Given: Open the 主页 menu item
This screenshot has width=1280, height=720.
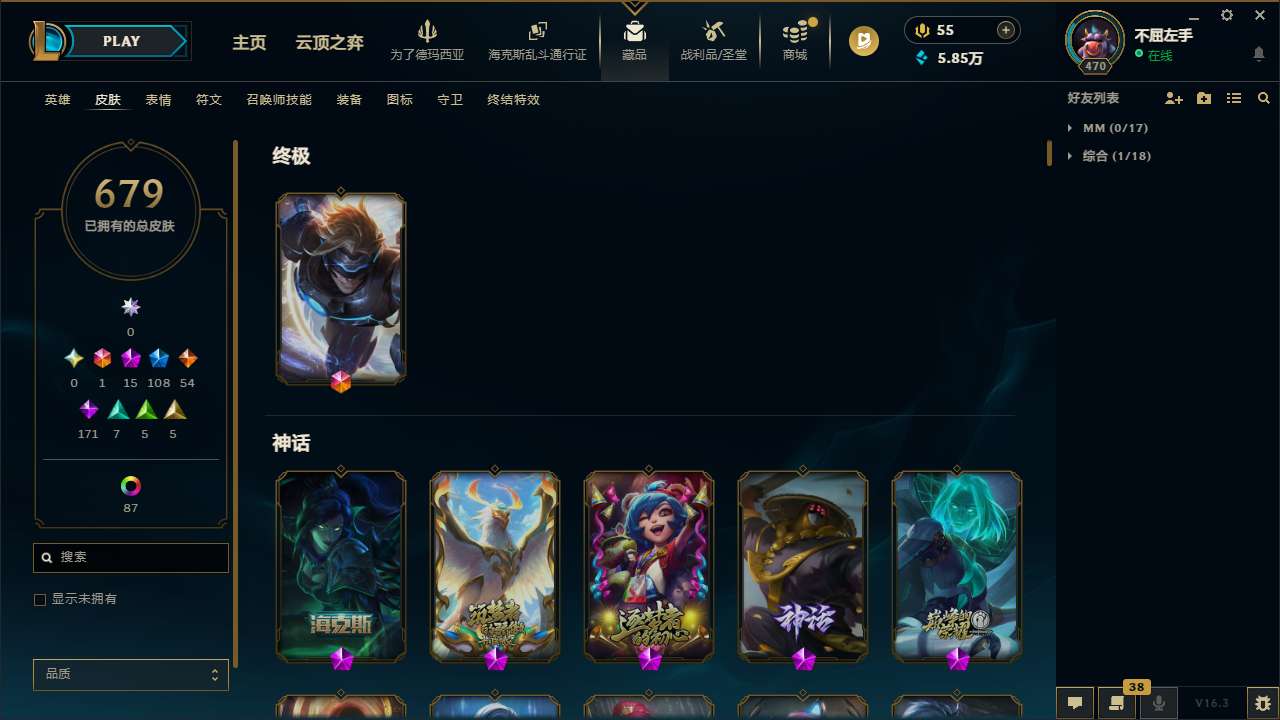Looking at the screenshot, I should coord(248,43).
